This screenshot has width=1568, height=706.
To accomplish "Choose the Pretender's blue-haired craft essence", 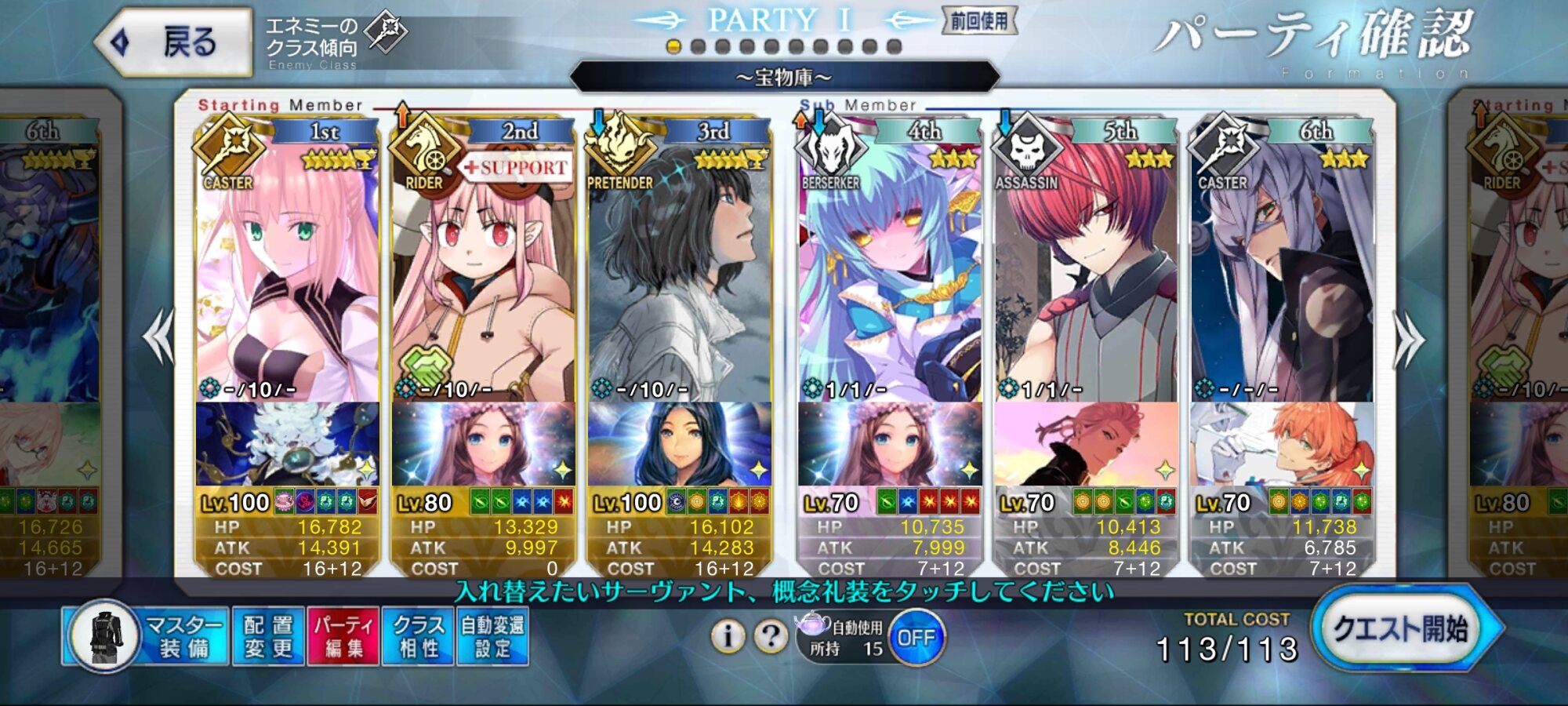I will coord(679,444).
